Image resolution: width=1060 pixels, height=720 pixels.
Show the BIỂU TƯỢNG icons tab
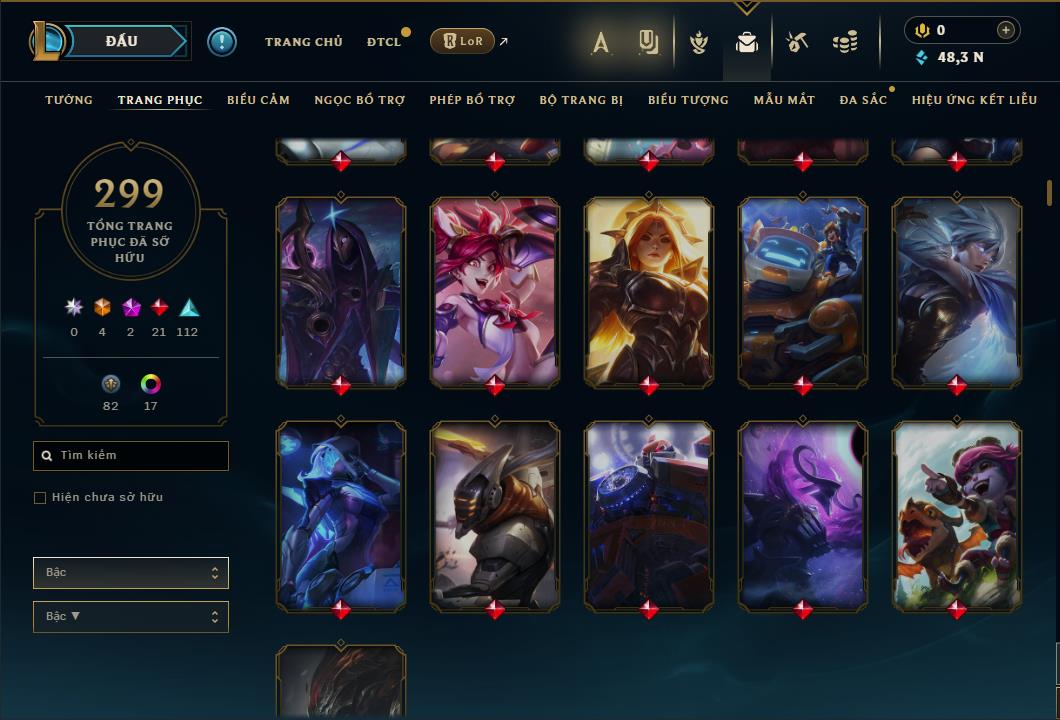(688, 100)
